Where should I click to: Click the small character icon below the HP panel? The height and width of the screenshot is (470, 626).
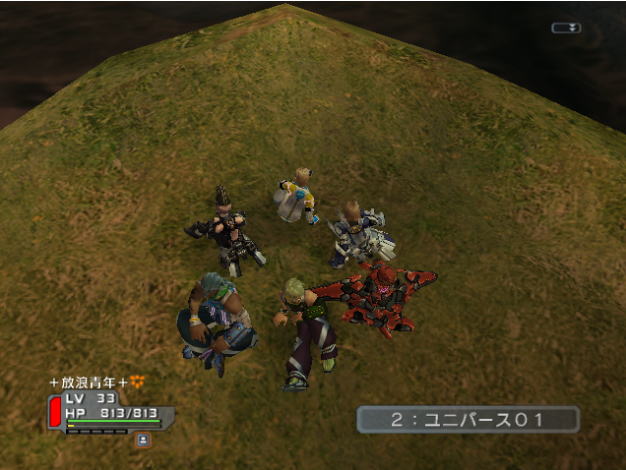(143, 438)
